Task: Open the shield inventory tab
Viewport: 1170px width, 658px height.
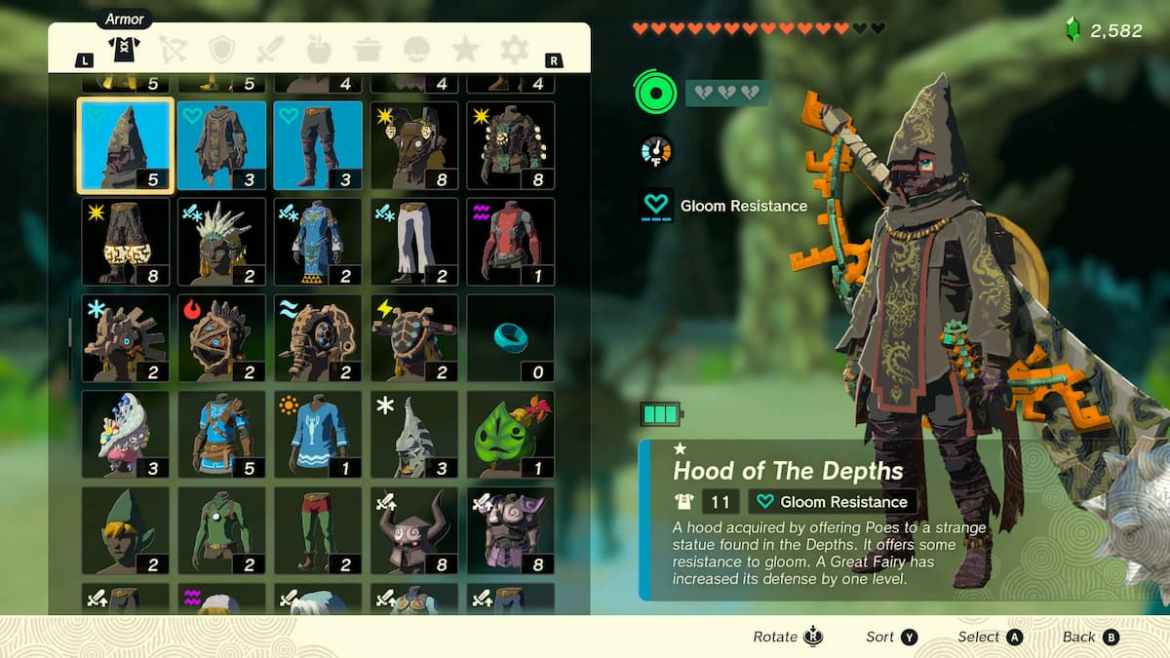Action: pos(223,50)
